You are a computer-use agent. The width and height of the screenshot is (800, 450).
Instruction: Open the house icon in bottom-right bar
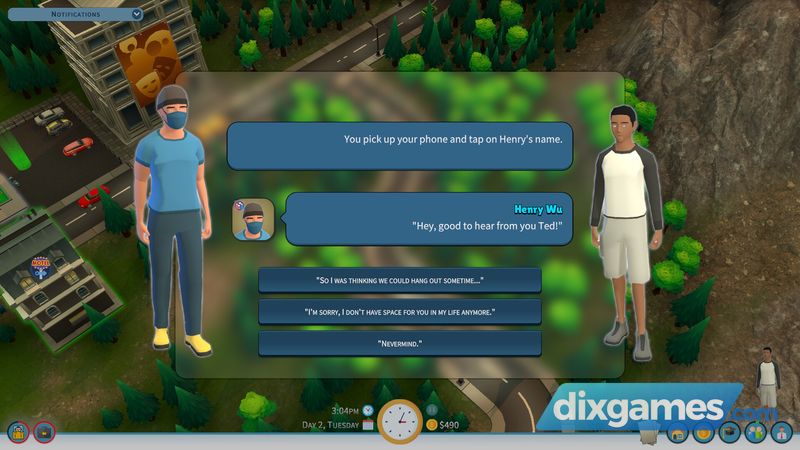click(x=677, y=433)
